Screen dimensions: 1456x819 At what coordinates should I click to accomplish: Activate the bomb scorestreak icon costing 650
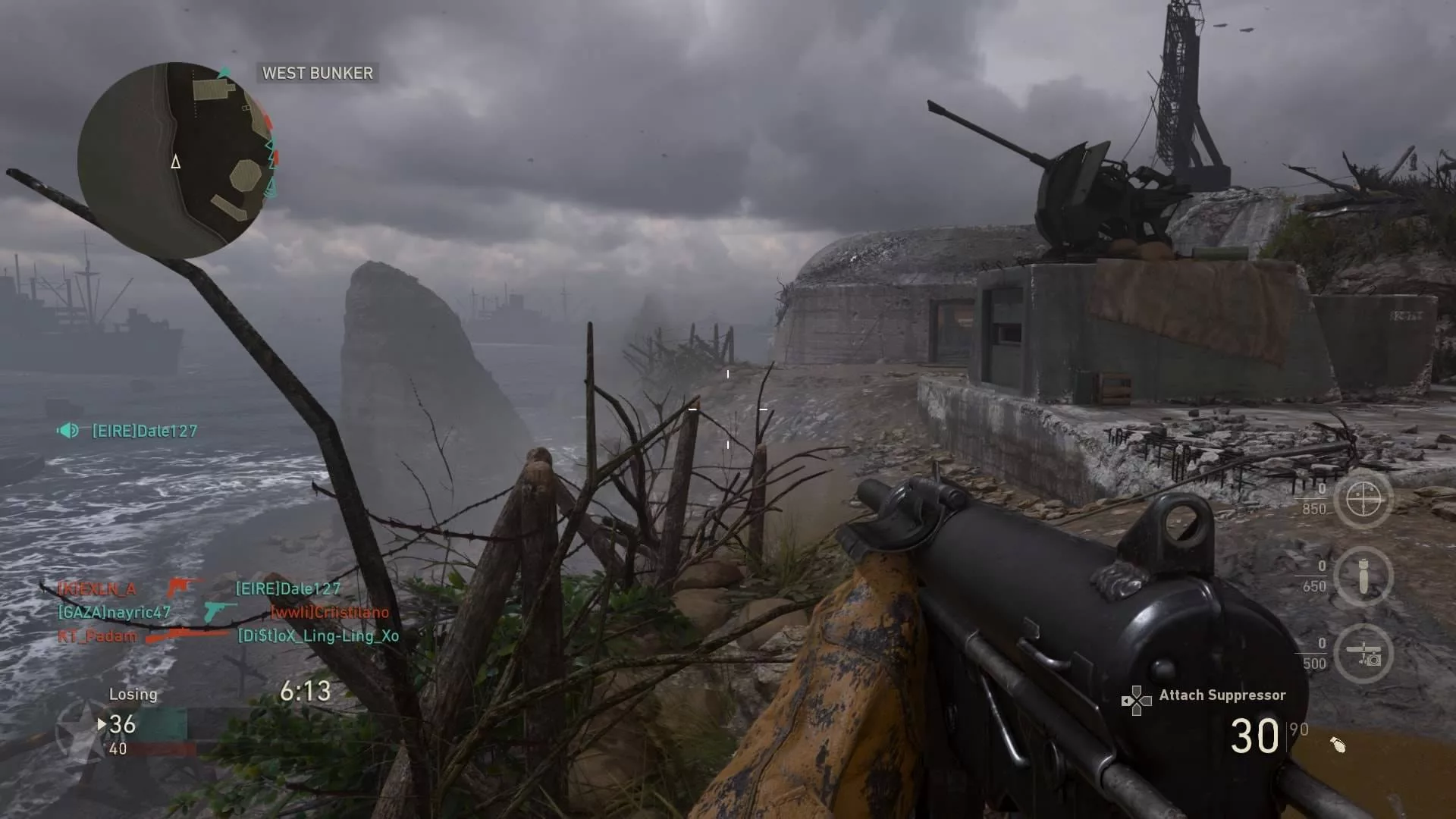(1363, 577)
